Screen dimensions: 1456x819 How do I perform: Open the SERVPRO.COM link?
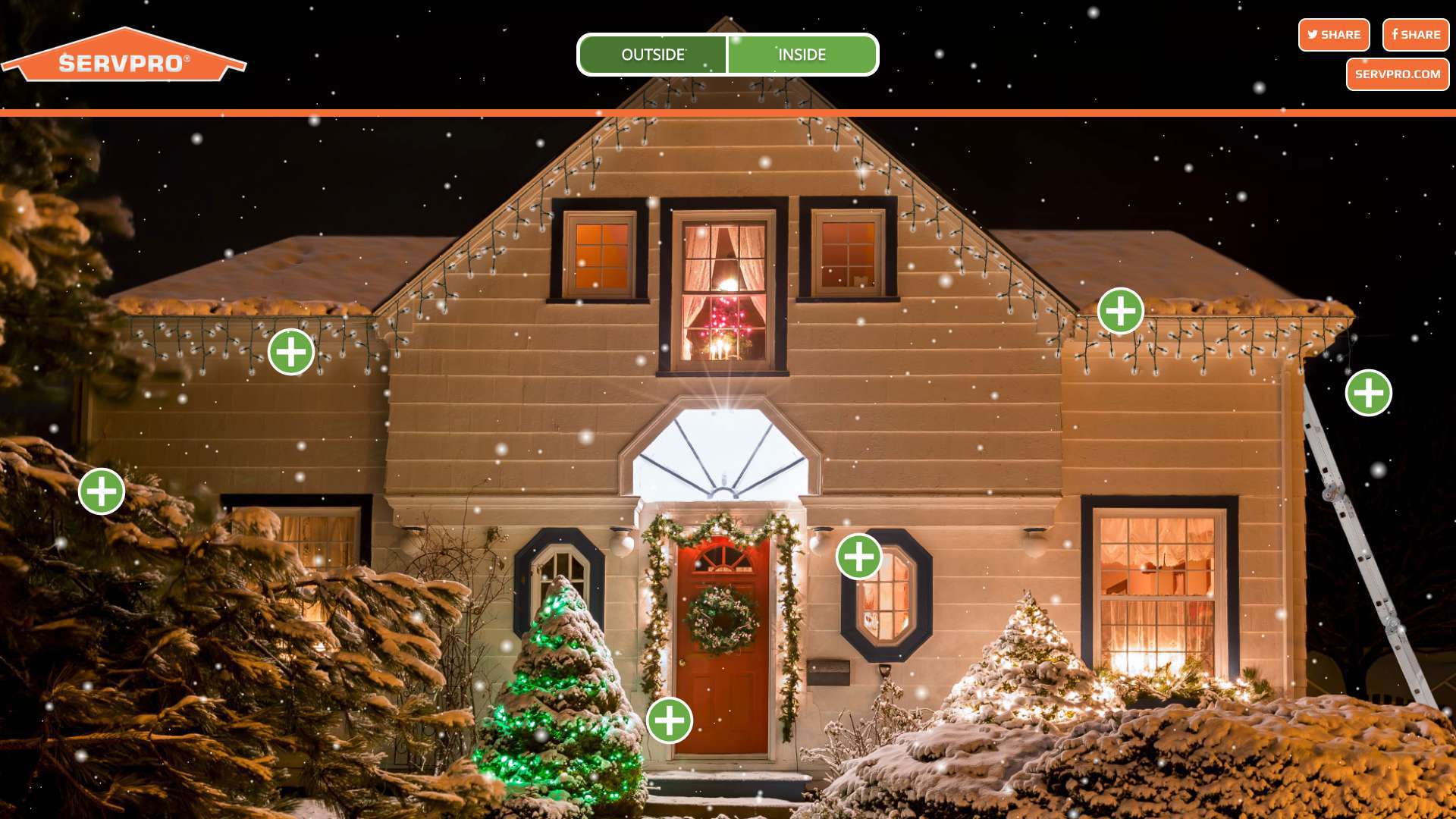click(1397, 74)
